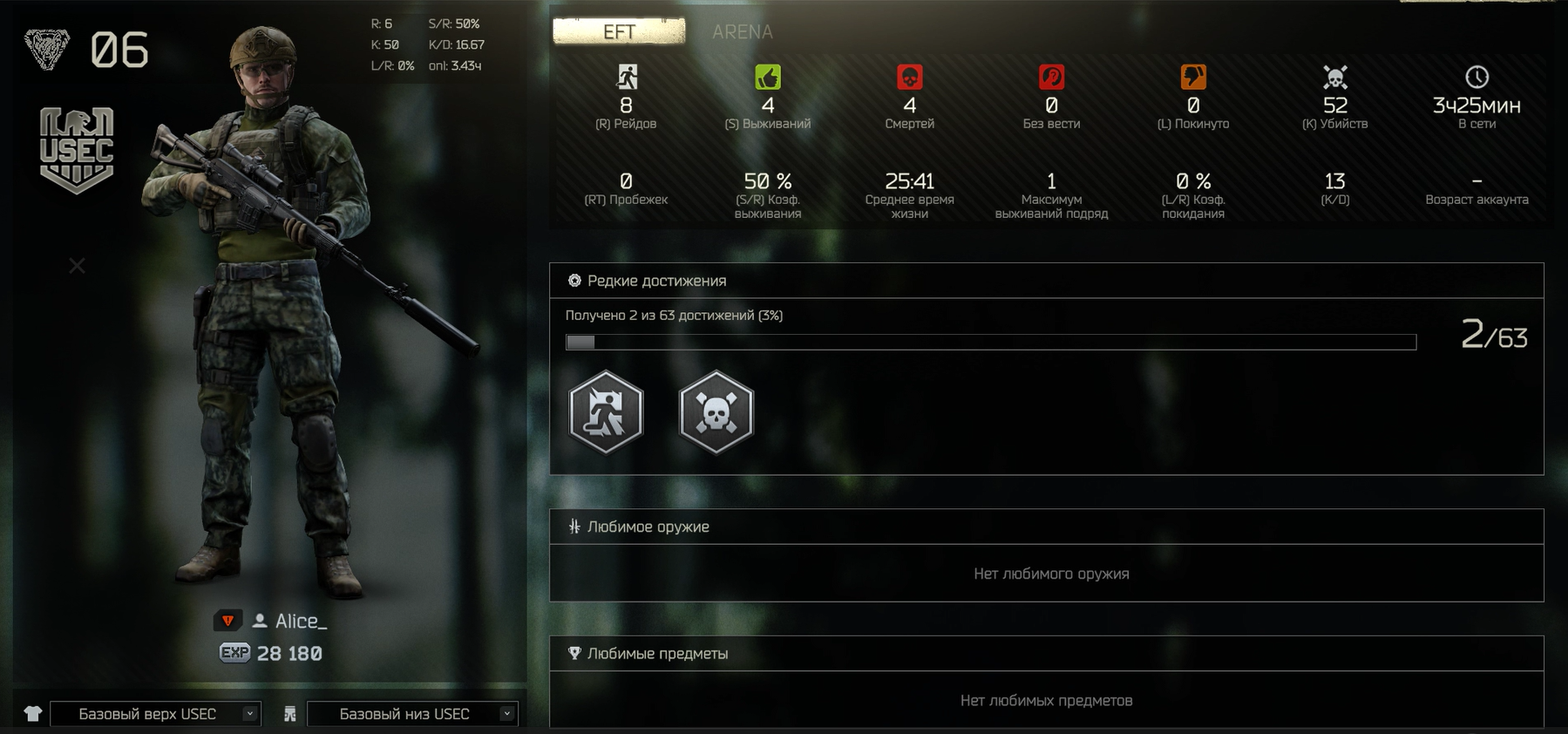Switch to the ARENA tab
This screenshot has height=734, width=1568.
tap(742, 32)
